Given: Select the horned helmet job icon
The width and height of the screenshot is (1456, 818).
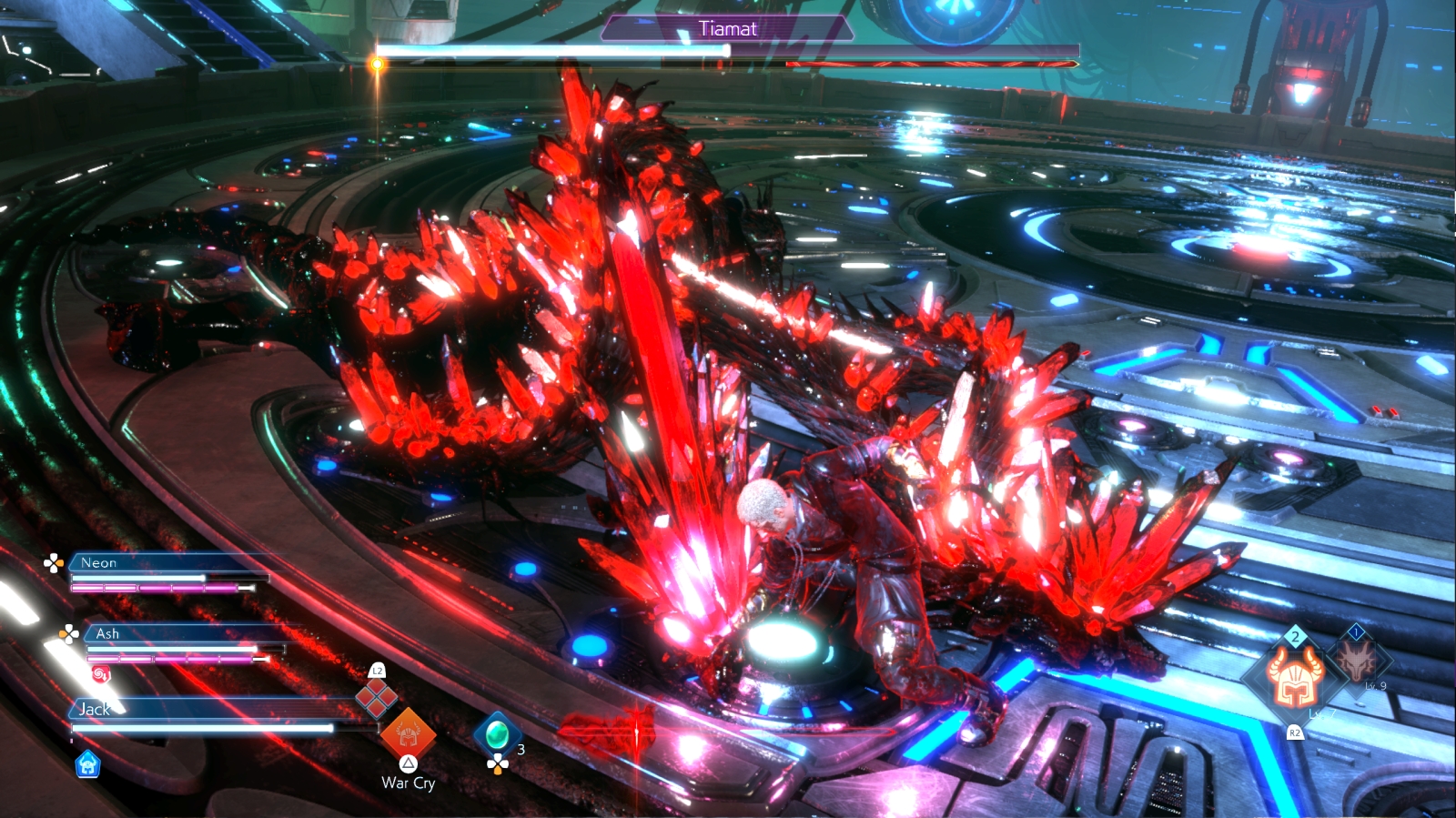Looking at the screenshot, I should pos(1294,678).
